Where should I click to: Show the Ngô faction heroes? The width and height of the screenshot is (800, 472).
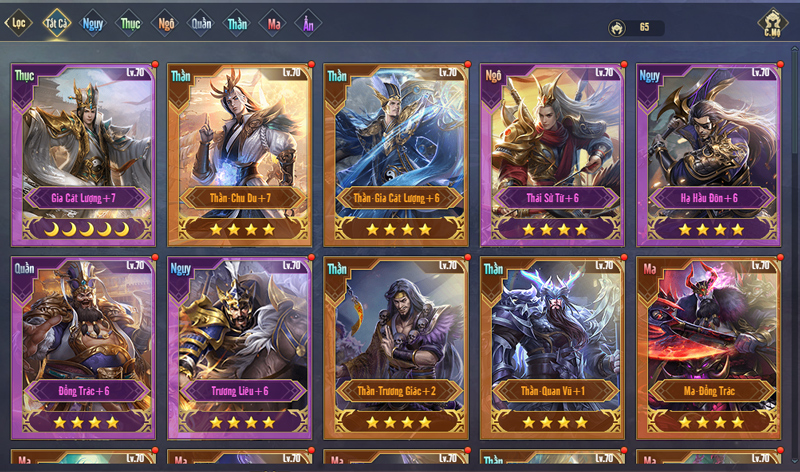pyautogui.click(x=166, y=22)
